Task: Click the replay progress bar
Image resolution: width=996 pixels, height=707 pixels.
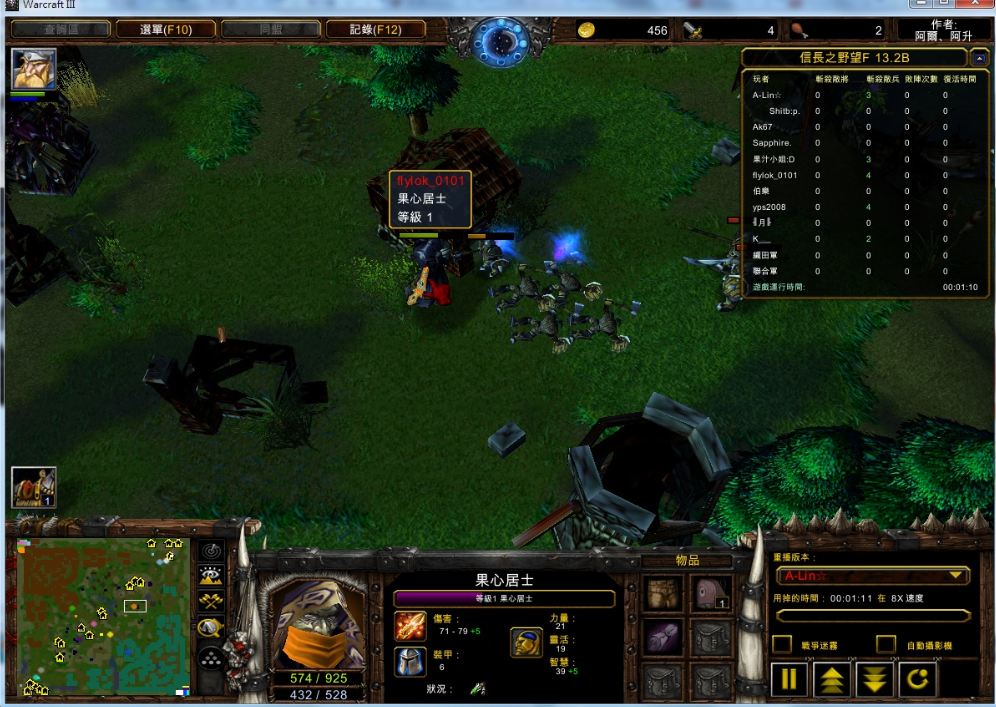Action: 873,616
